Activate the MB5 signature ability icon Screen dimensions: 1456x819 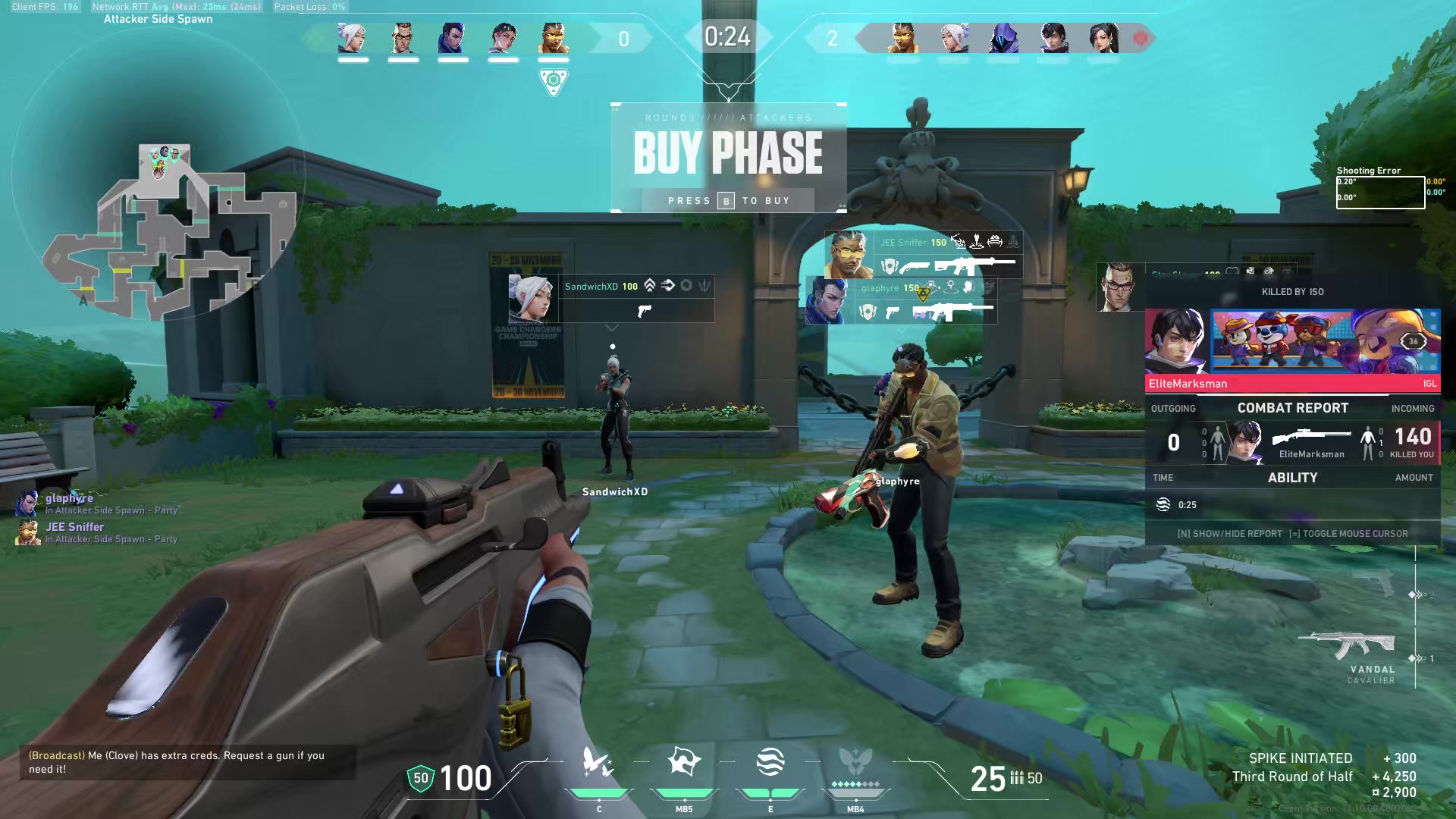[x=683, y=761]
